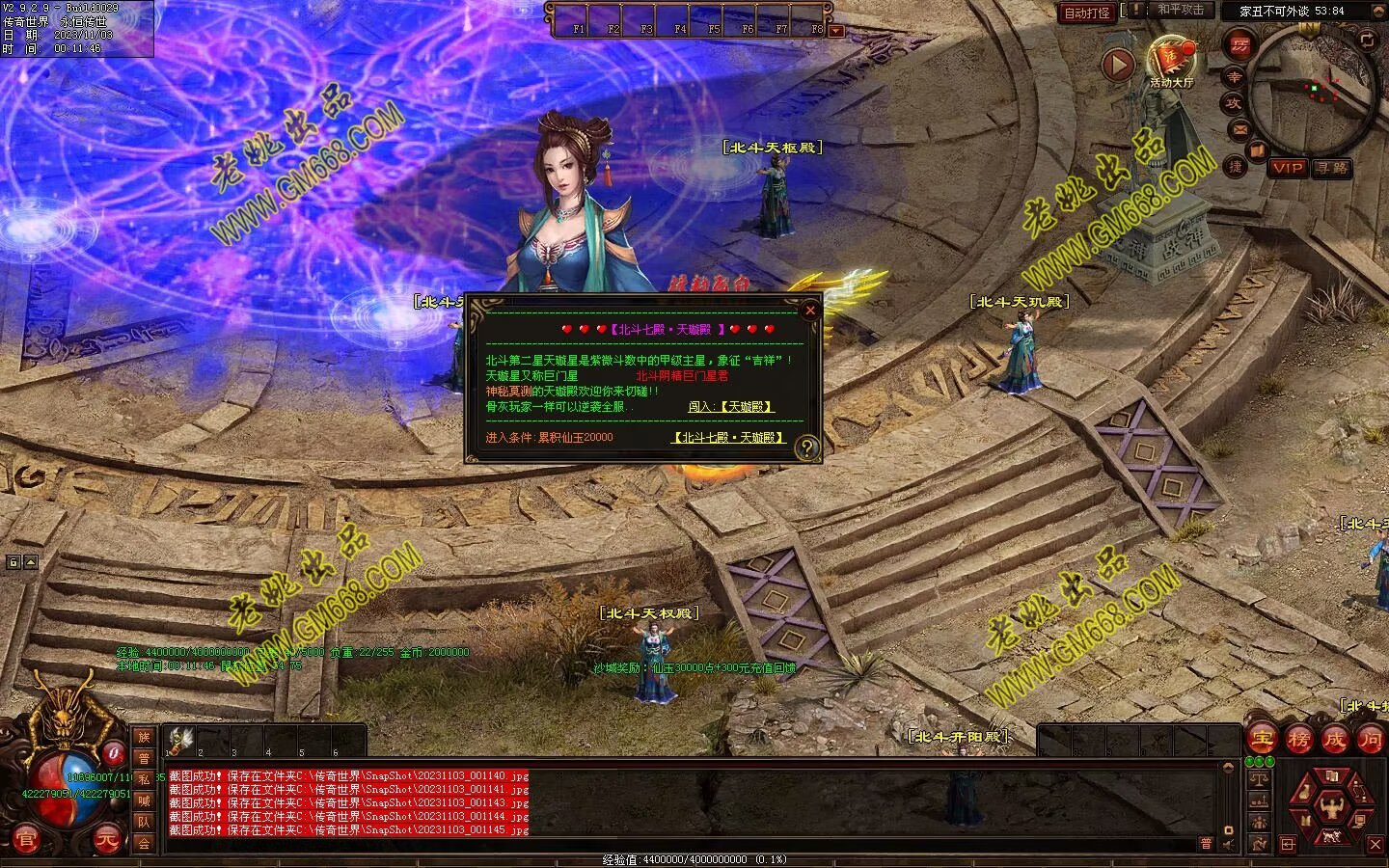Image resolution: width=1389 pixels, height=868 pixels.
Task: Select the winged item in hotbar slot 1
Action: coord(178,740)
